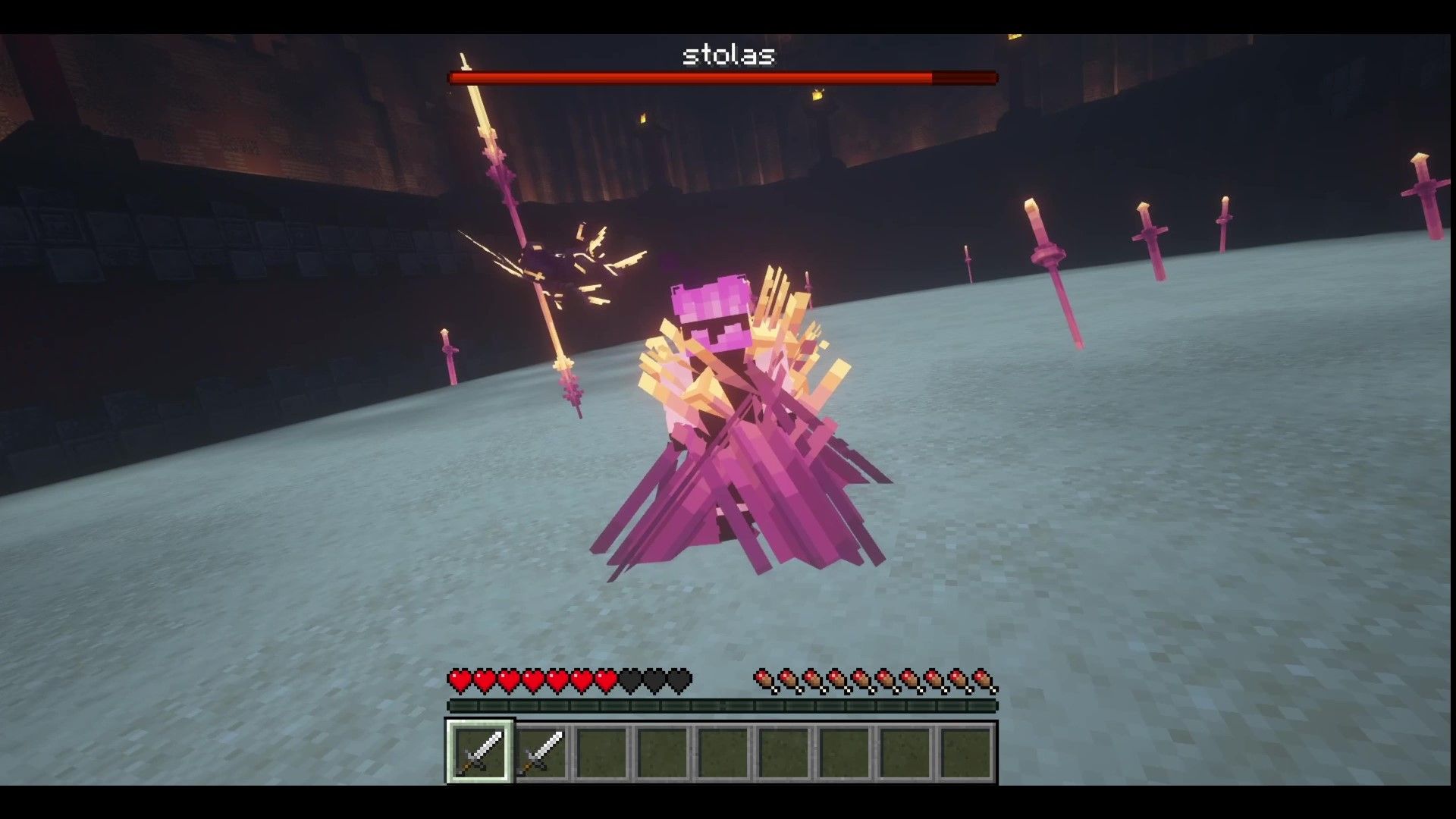Click the stolas boss name text
This screenshot has height=819, width=1456.
click(729, 55)
